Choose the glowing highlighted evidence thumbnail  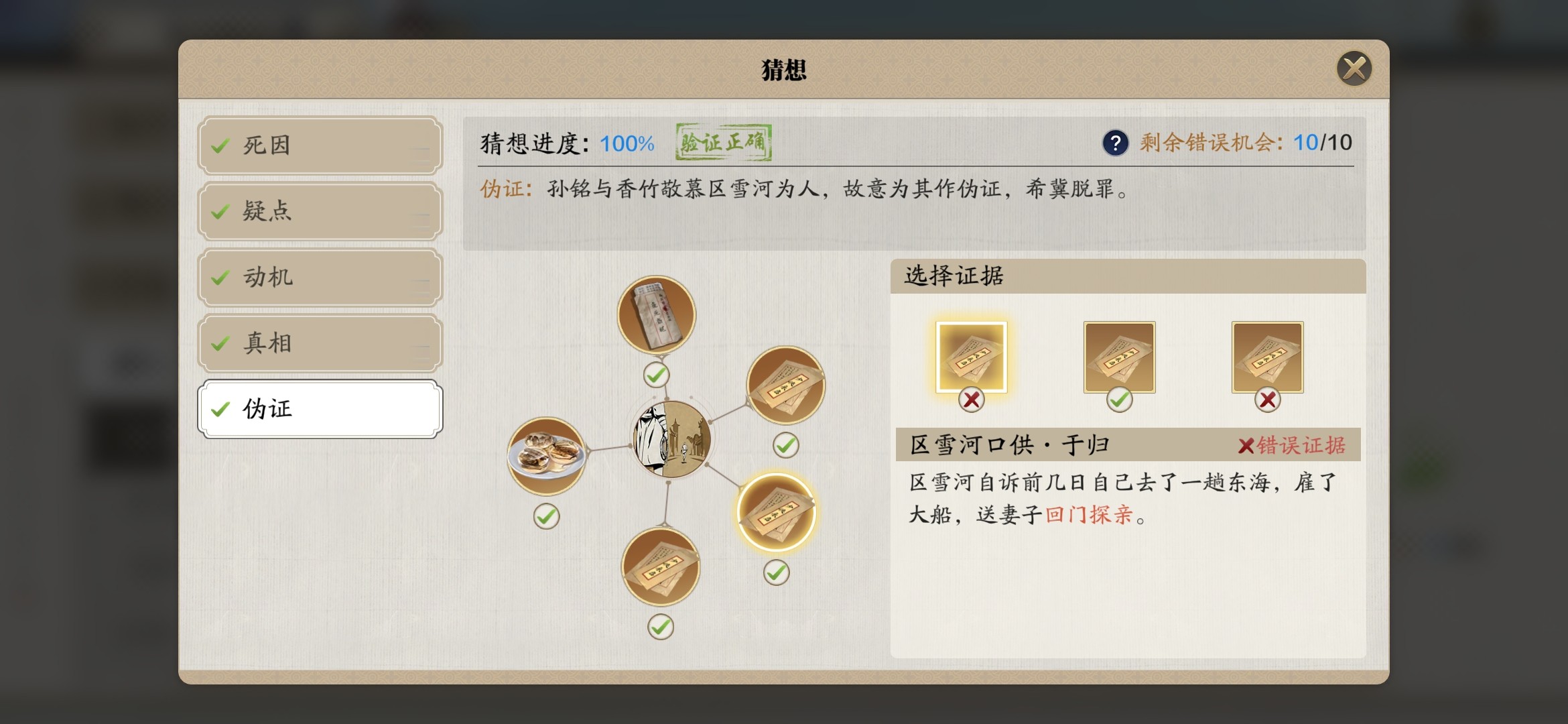[971, 357]
